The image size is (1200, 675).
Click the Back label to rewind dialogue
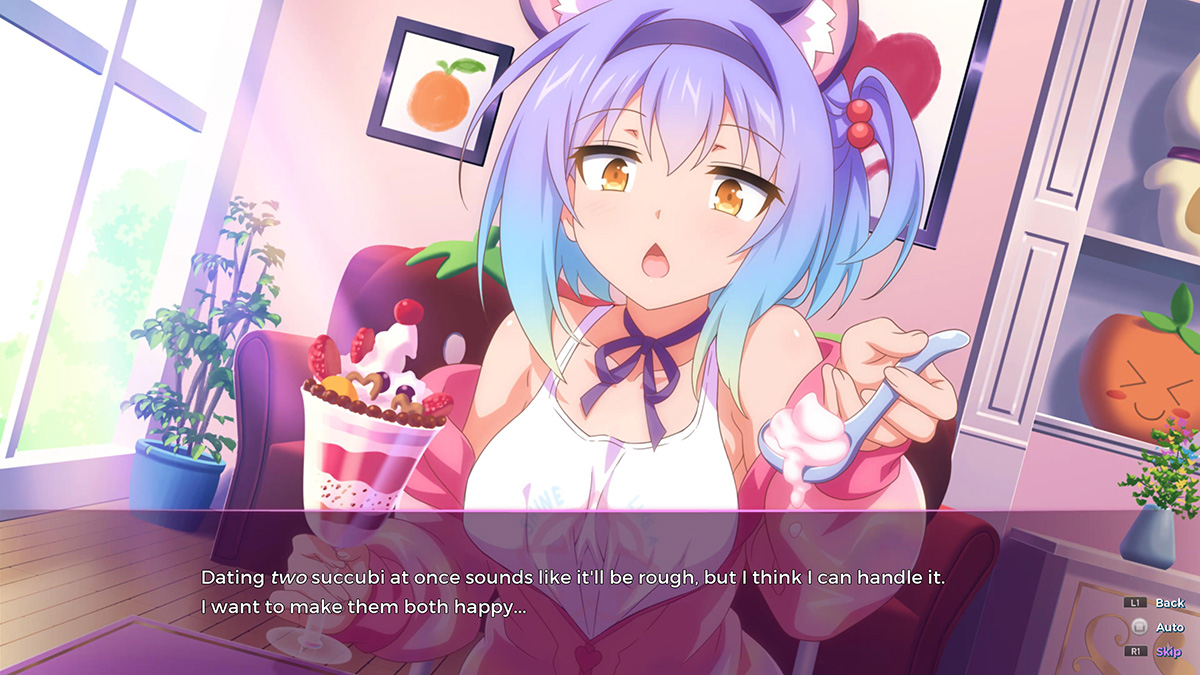[1168, 603]
